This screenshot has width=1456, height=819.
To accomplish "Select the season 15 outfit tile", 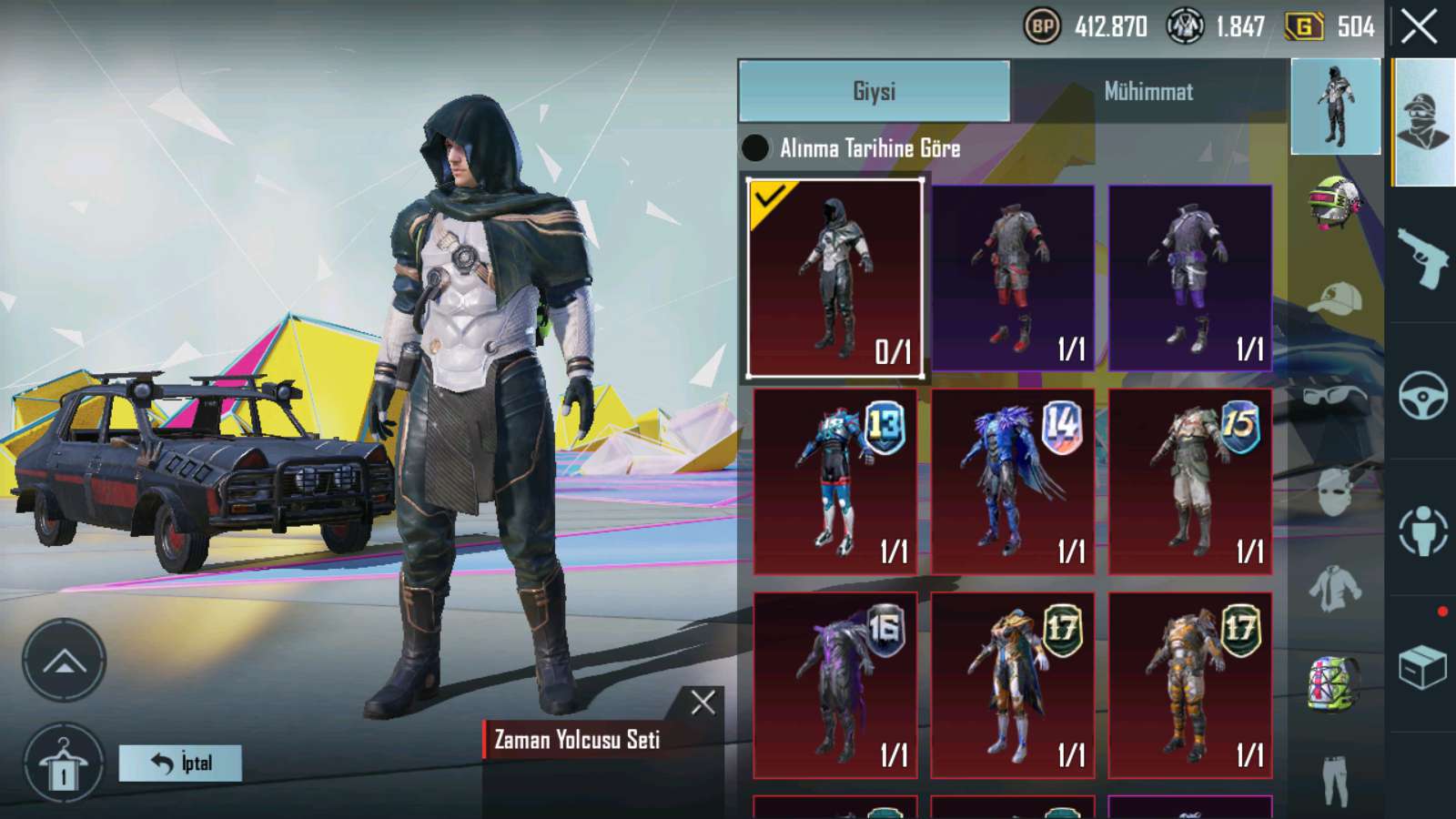I will click(x=1189, y=481).
